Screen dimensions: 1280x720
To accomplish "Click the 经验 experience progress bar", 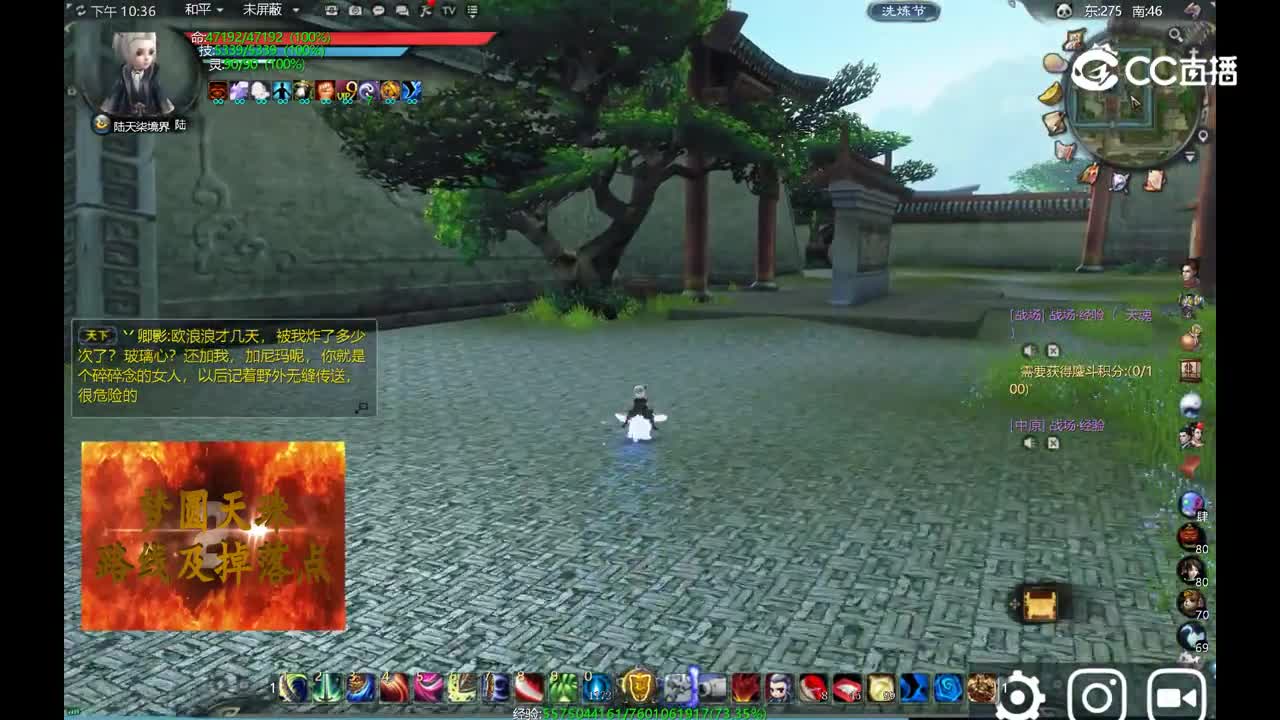I will click(640, 713).
